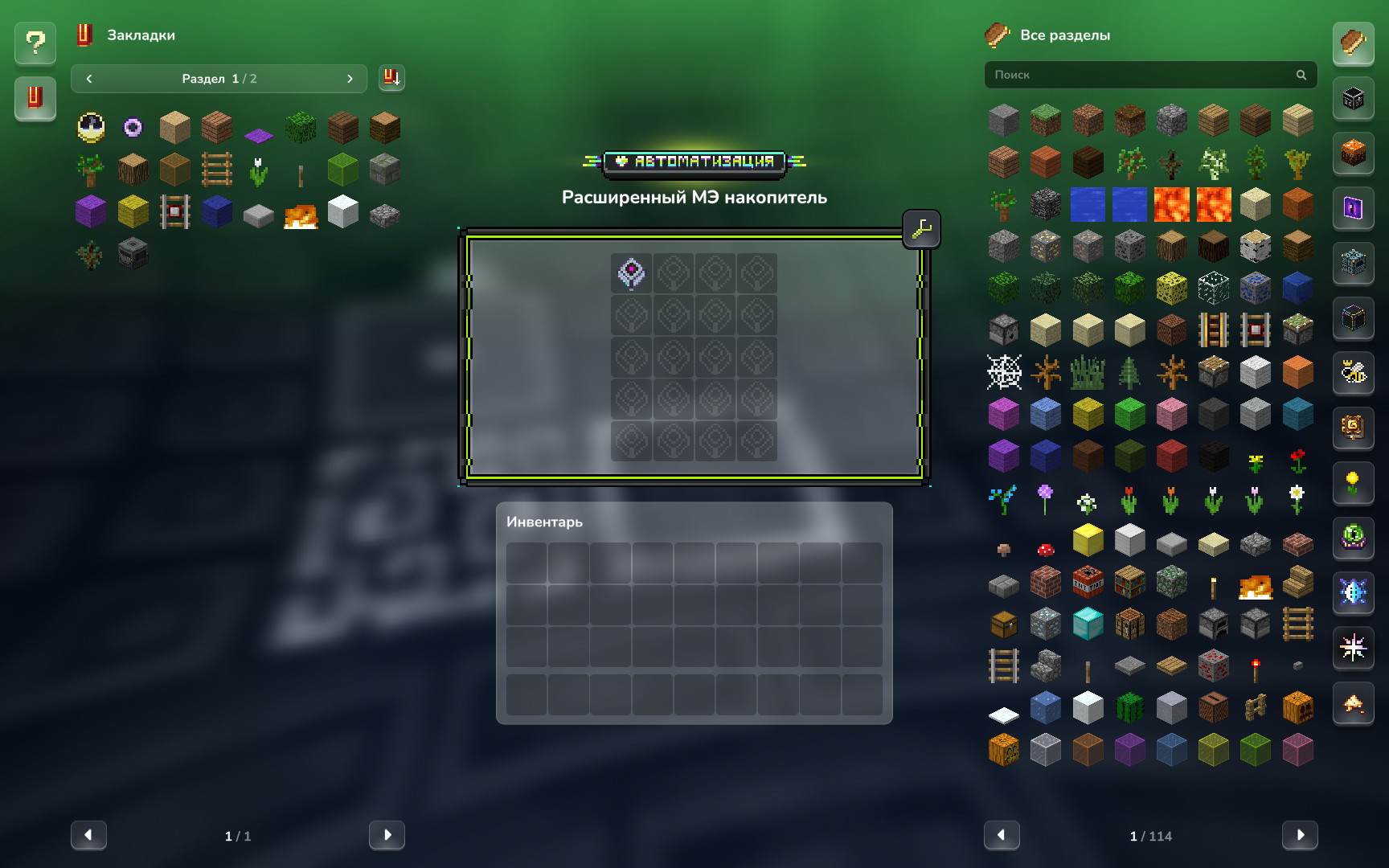This screenshot has height=868, width=1389.
Task: Go back one bookmarks page
Action: coord(88,835)
